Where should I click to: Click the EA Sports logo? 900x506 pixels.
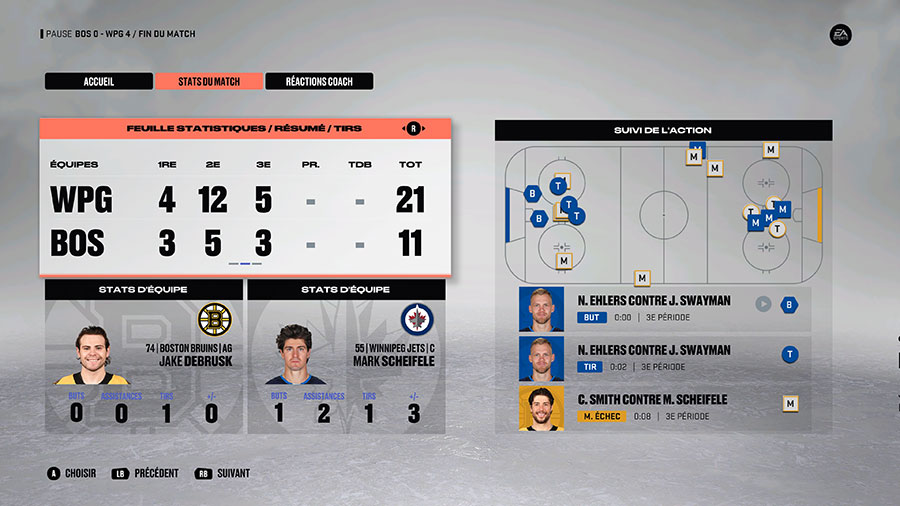click(841, 35)
